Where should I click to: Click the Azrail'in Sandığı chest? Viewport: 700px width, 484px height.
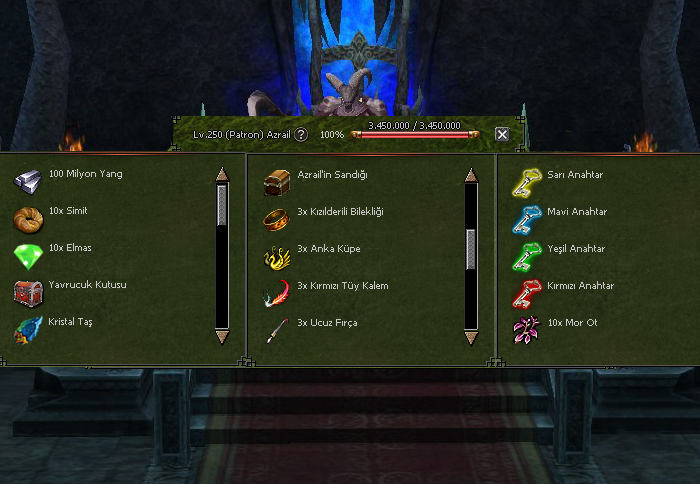tap(277, 182)
